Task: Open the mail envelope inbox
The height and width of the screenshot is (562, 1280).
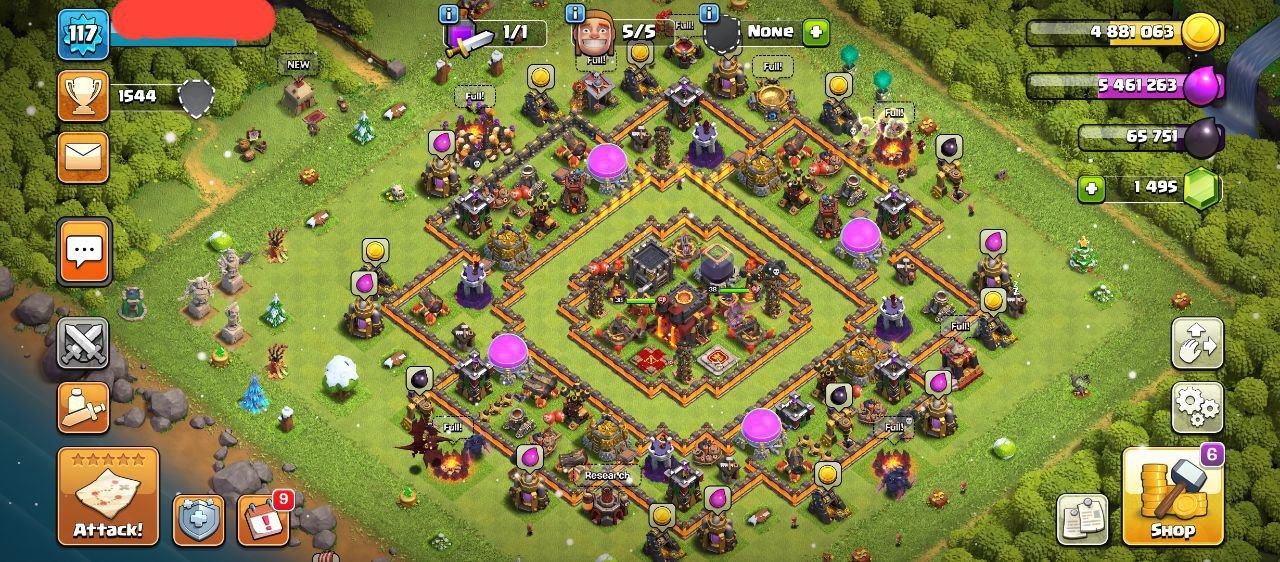Action: click(83, 156)
